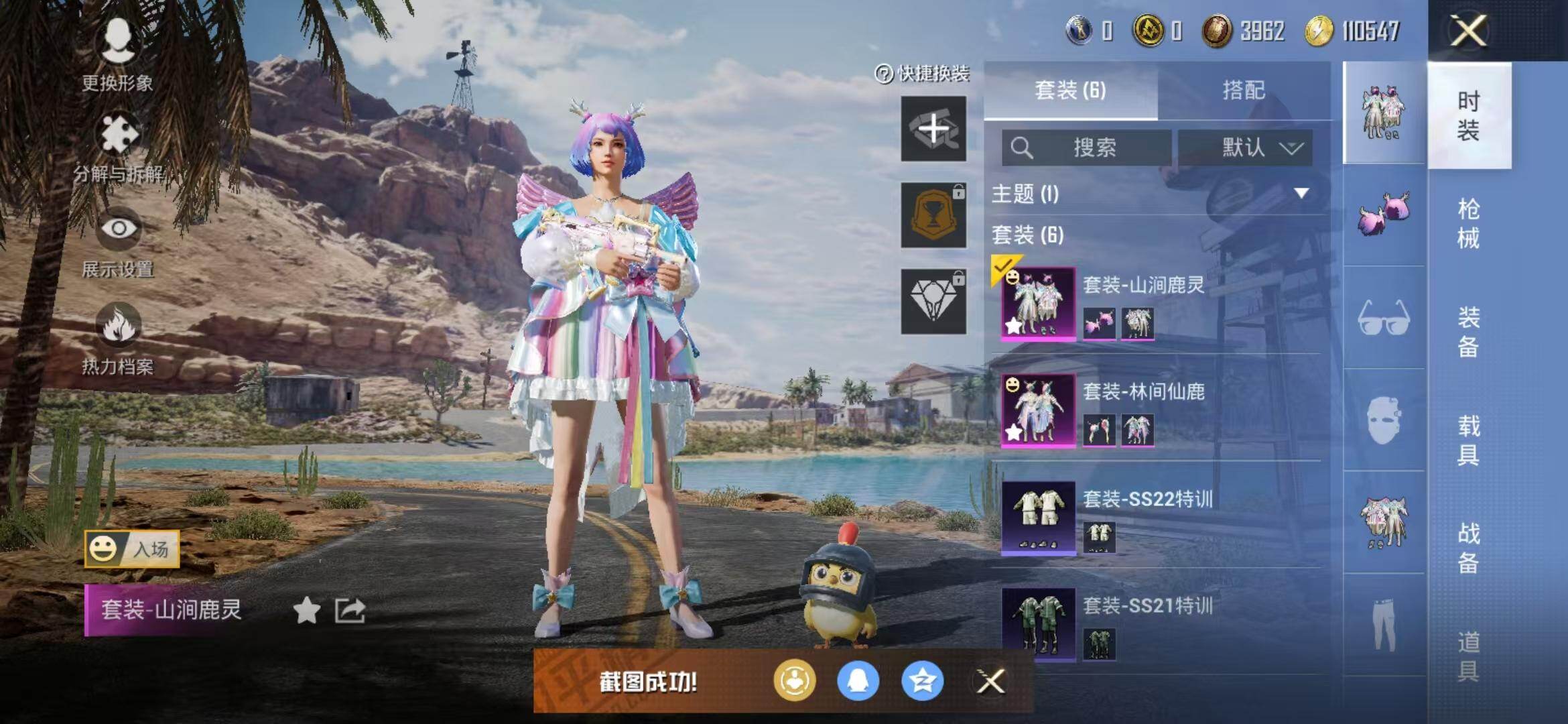
Task: Add a quick outfit slot with plus icon
Action: click(933, 129)
